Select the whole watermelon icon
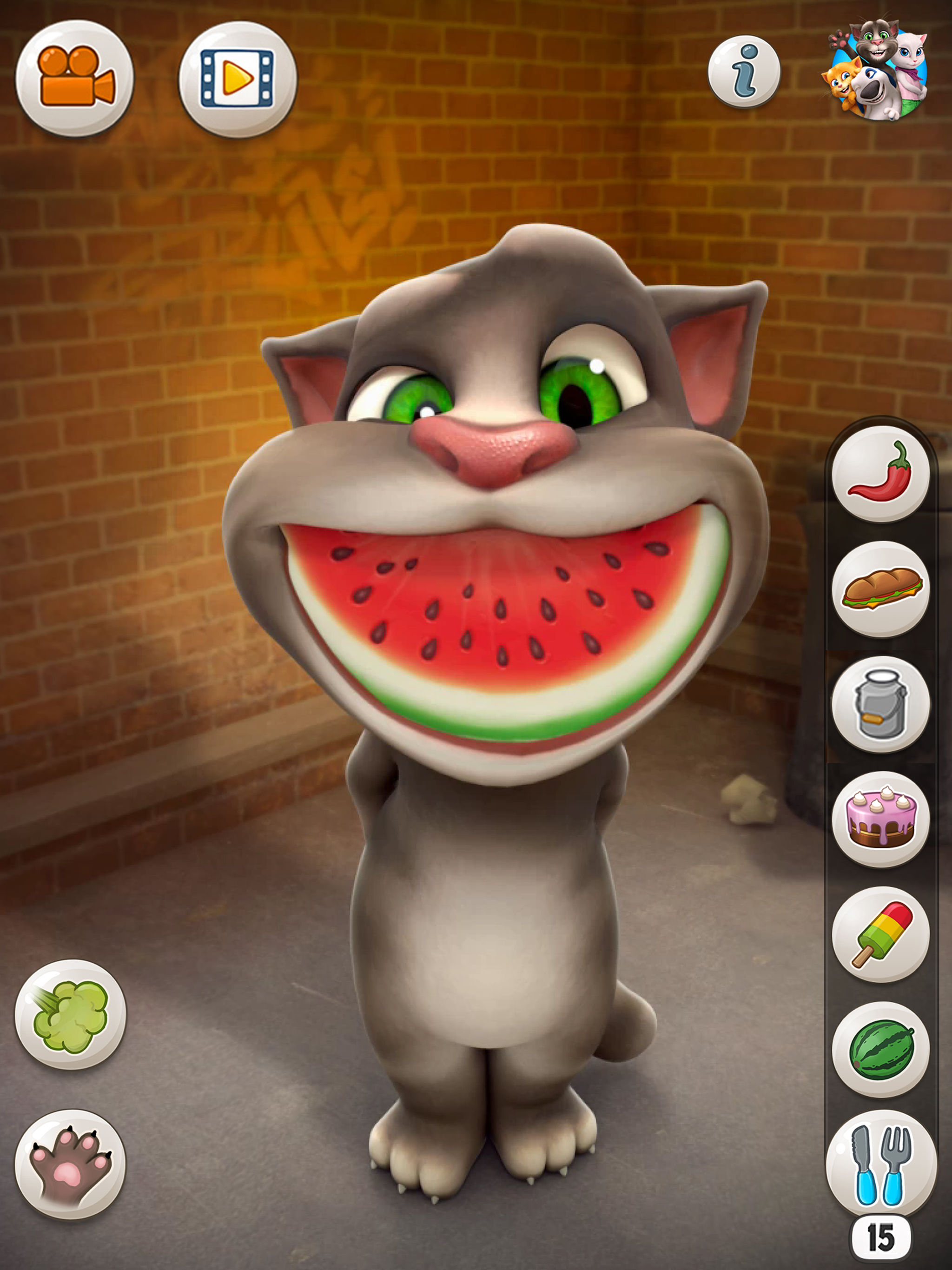Viewport: 952px width, 1270px height. click(x=880, y=1049)
